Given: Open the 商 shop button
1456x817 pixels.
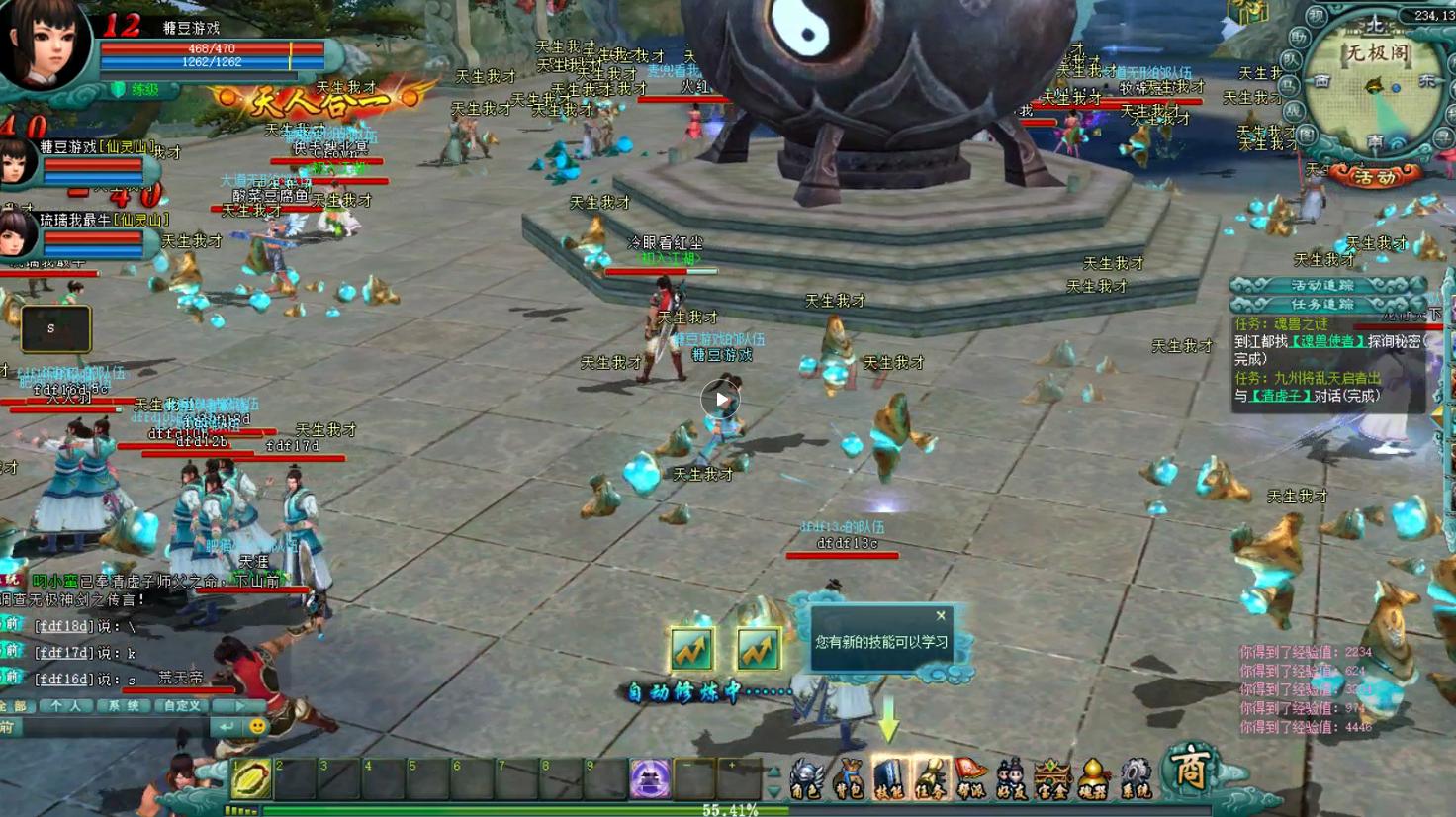Looking at the screenshot, I should coord(1190,770).
